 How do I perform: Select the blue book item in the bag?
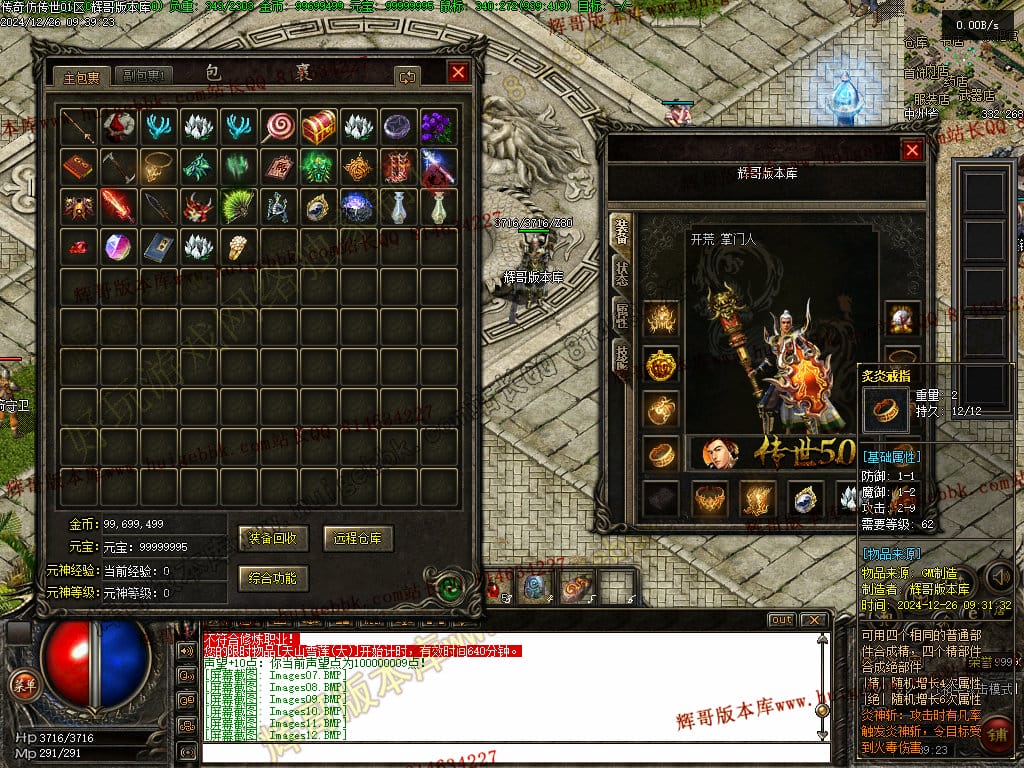[x=159, y=246]
